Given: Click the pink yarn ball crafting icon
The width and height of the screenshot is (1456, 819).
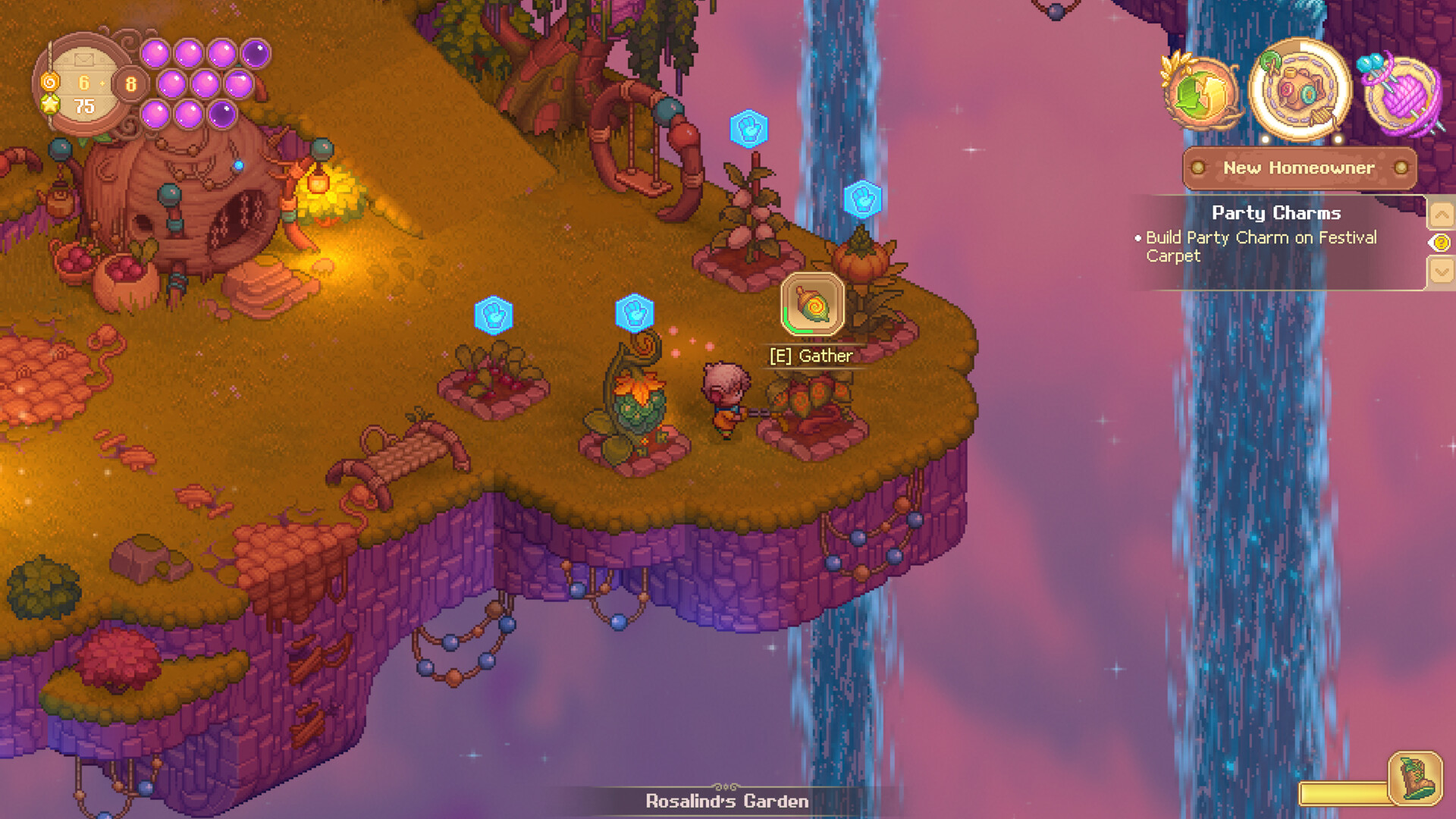Looking at the screenshot, I should (1402, 91).
